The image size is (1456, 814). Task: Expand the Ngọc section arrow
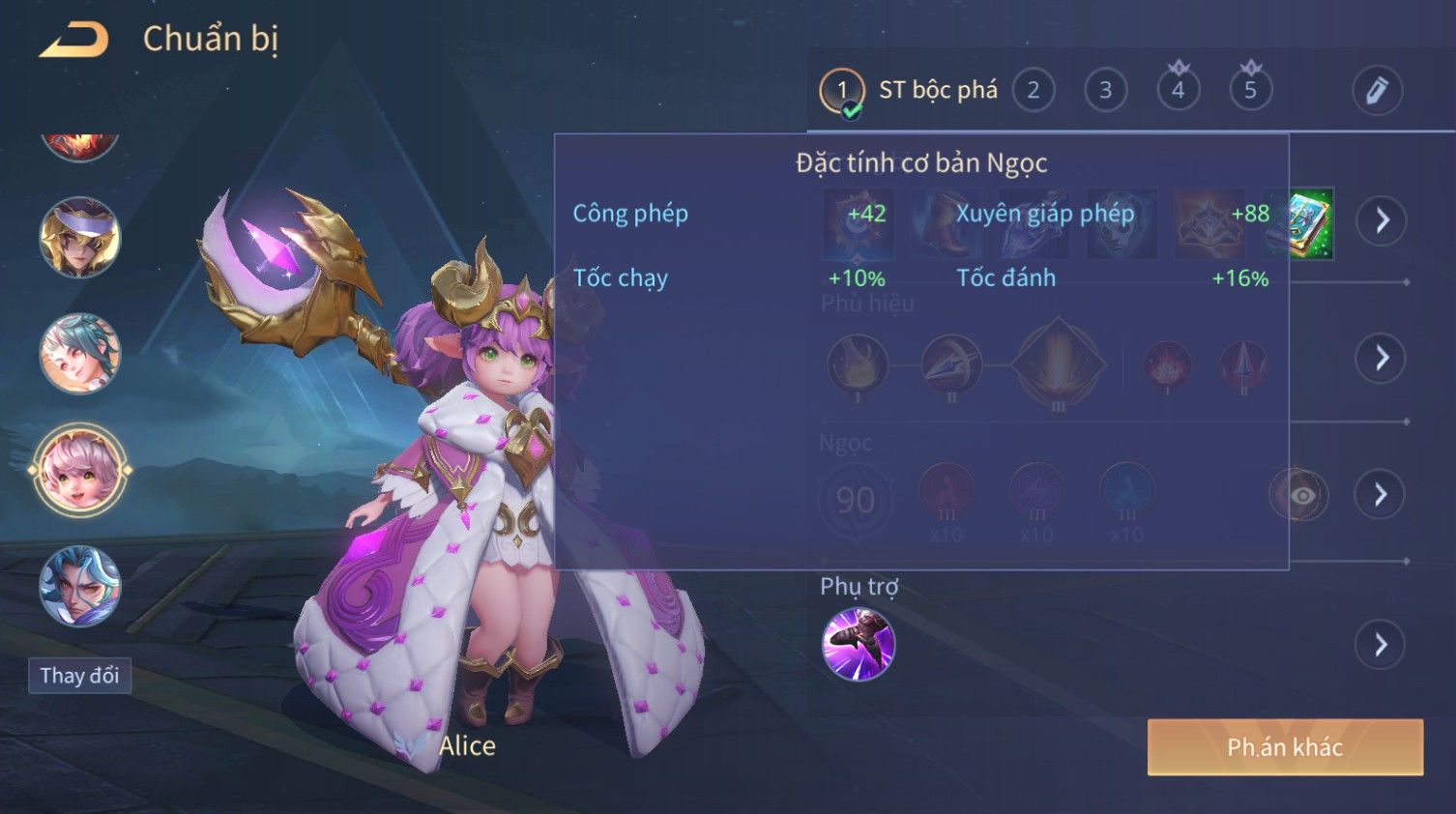point(1382,495)
